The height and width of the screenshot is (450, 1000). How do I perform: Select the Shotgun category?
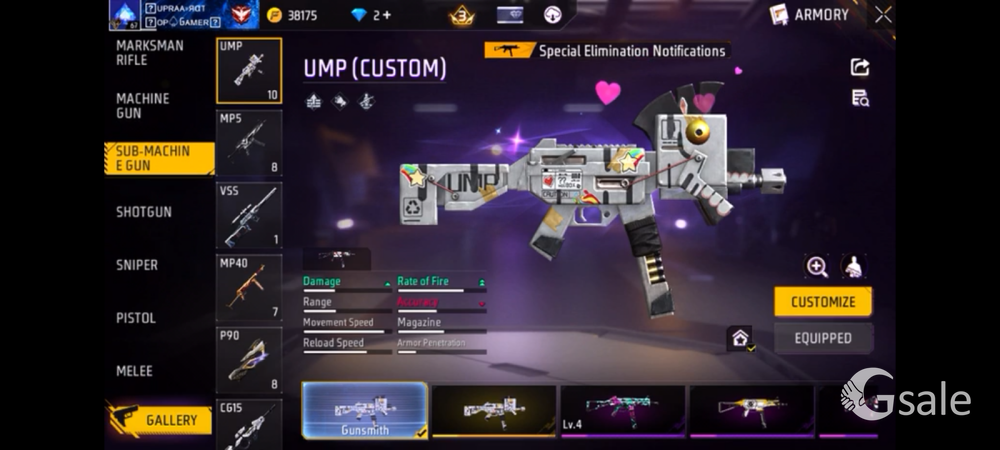click(144, 212)
